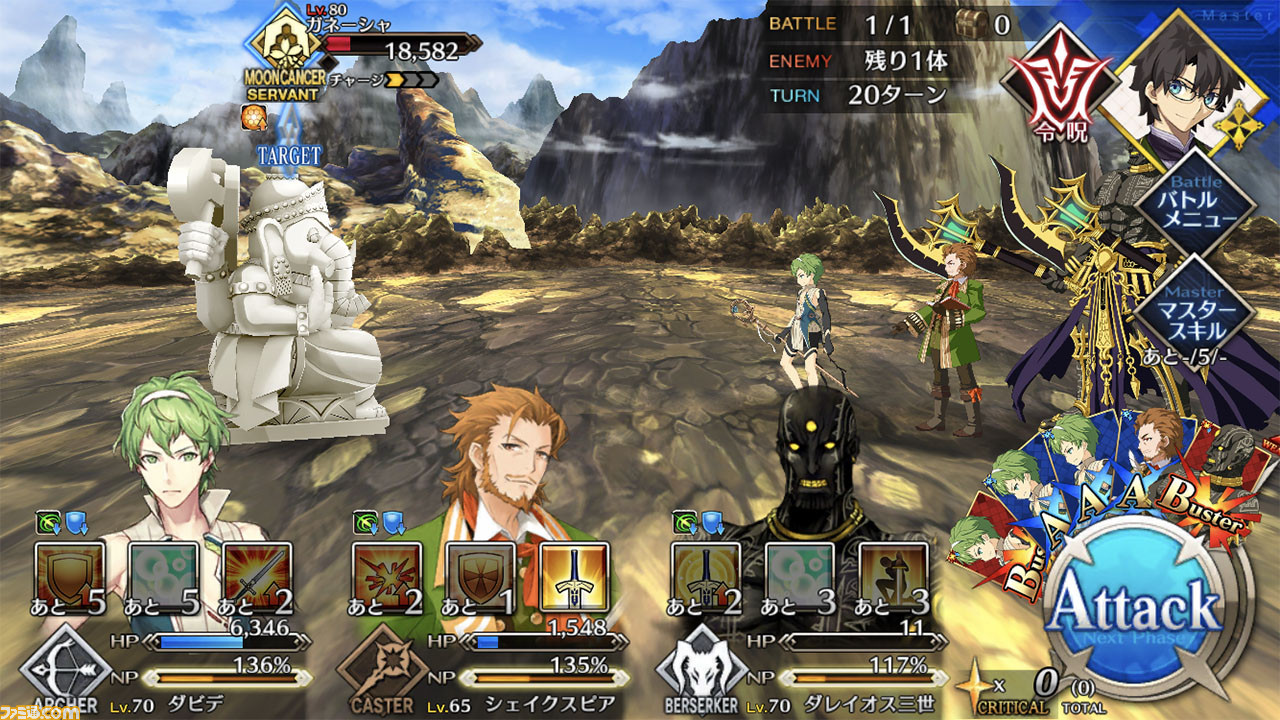
Task: Activate Shakespeare's glowing sword skill
Action: coord(574,577)
